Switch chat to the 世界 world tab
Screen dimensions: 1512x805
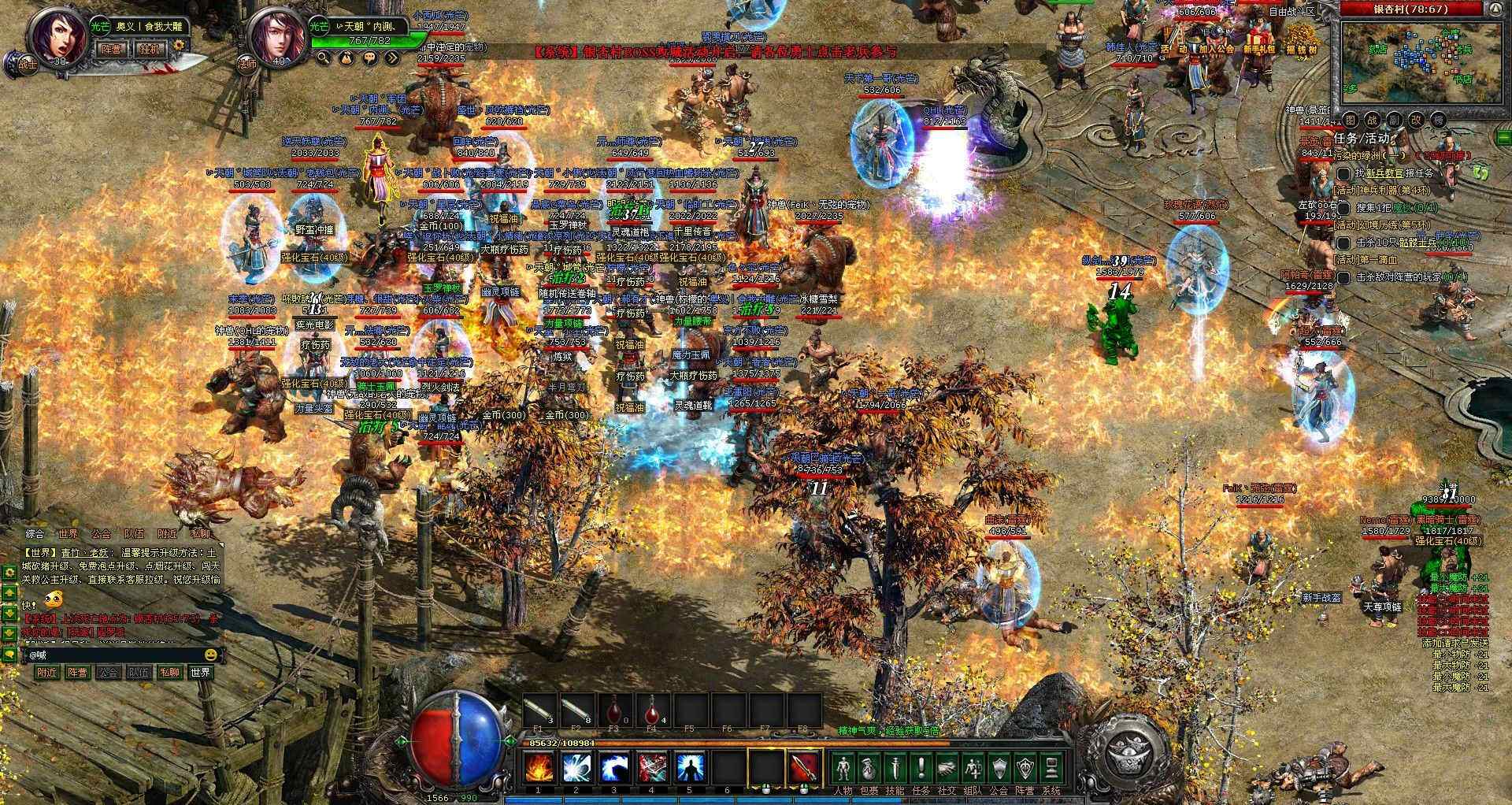coord(67,534)
